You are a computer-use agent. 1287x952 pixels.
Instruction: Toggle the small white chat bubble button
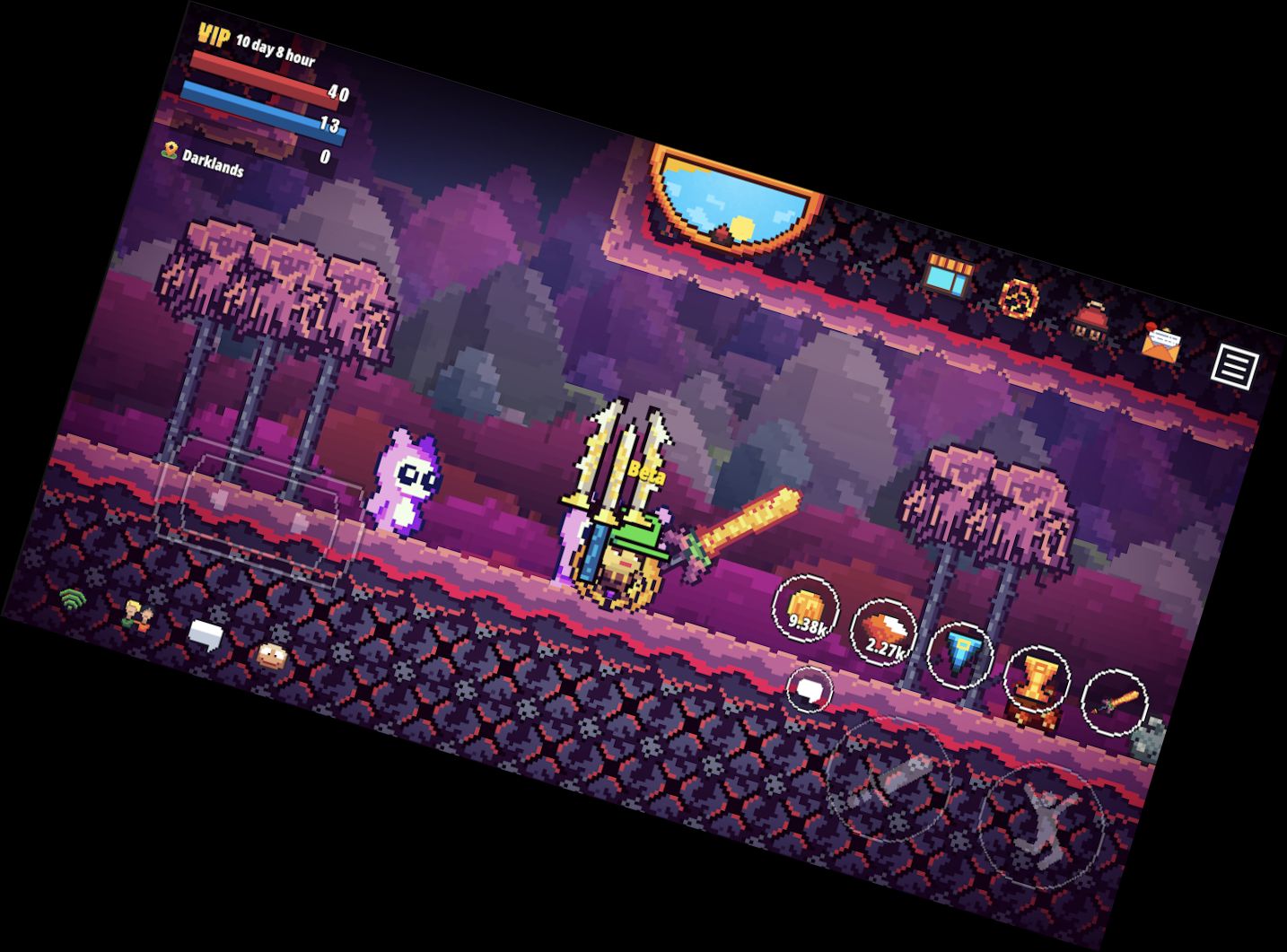[x=808, y=688]
